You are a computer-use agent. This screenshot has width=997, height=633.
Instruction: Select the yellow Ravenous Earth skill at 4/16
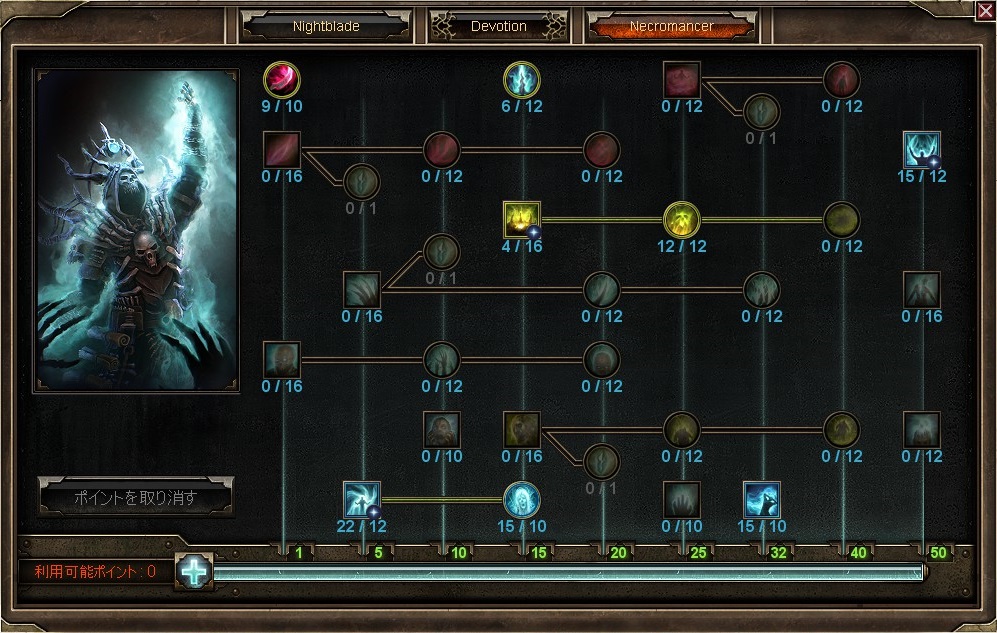click(522, 220)
